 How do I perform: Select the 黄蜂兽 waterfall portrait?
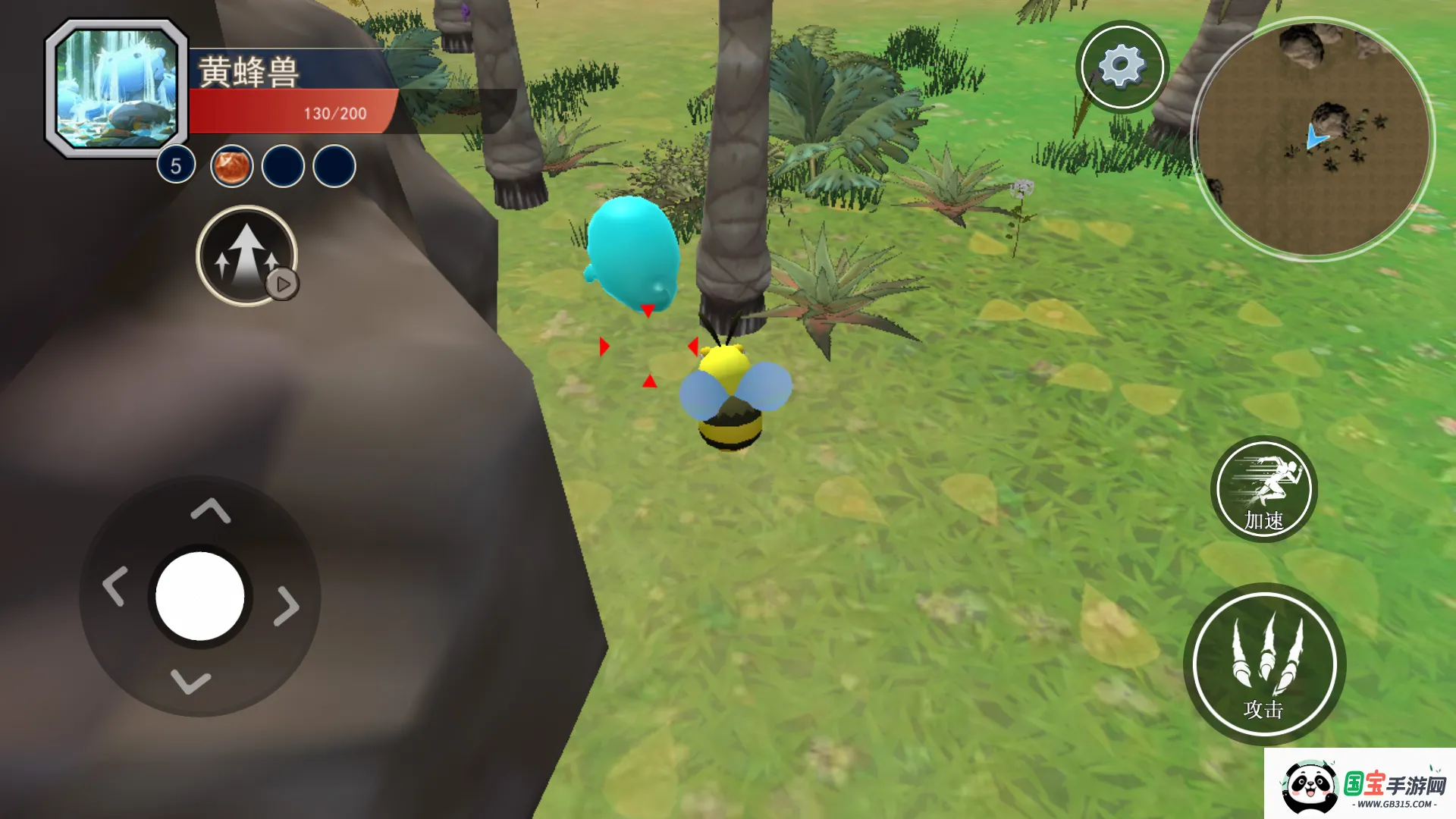click(117, 89)
